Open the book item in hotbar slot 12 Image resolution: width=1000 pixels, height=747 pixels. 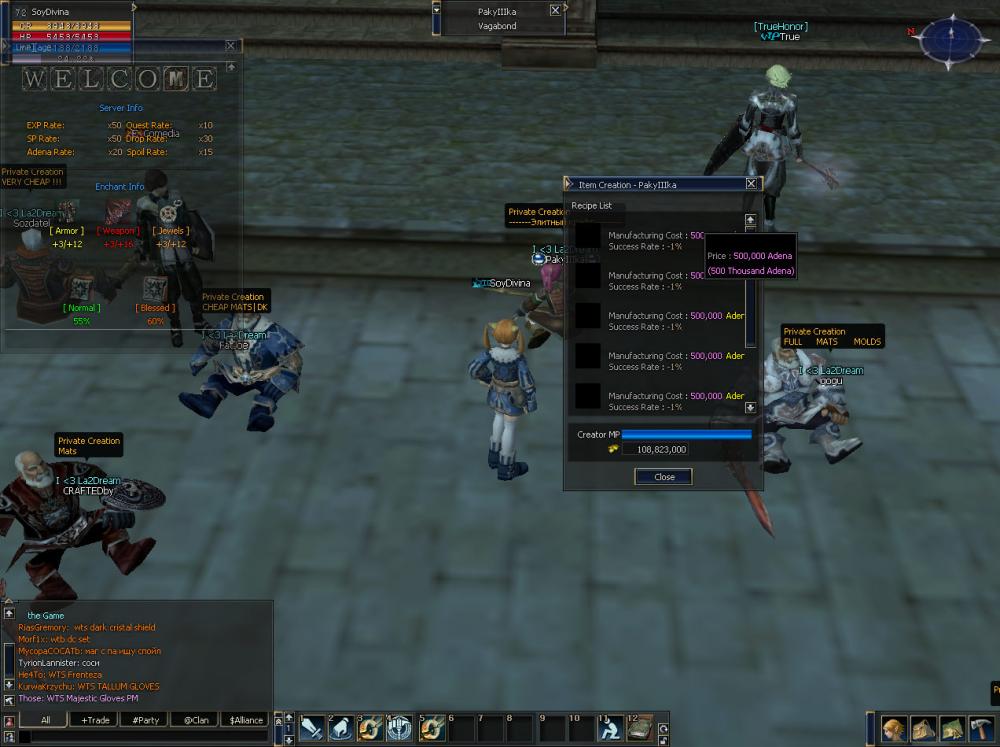640,728
